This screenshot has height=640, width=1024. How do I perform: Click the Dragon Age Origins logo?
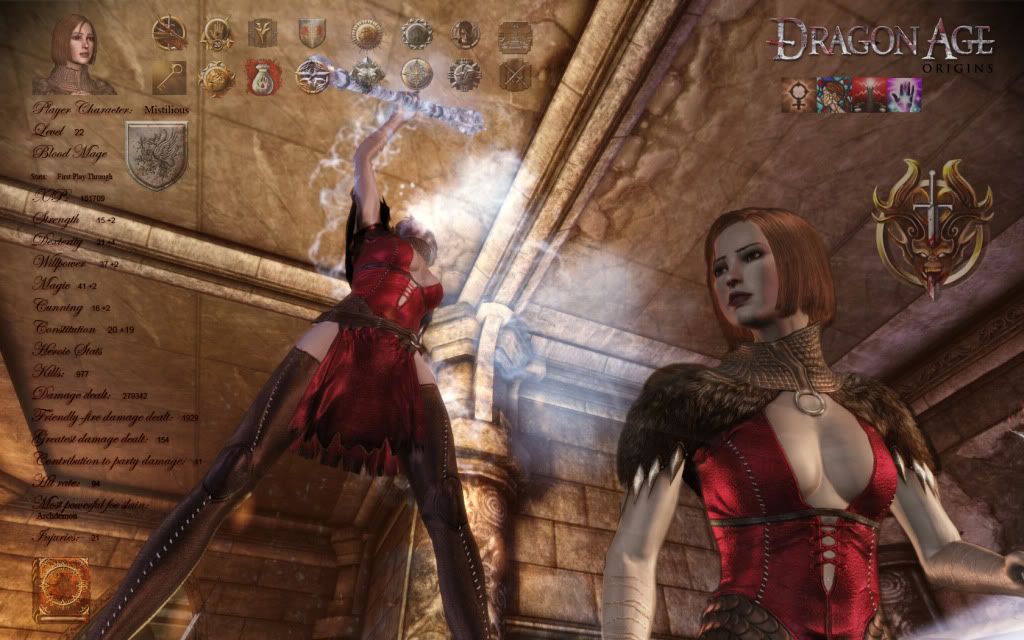pos(882,44)
